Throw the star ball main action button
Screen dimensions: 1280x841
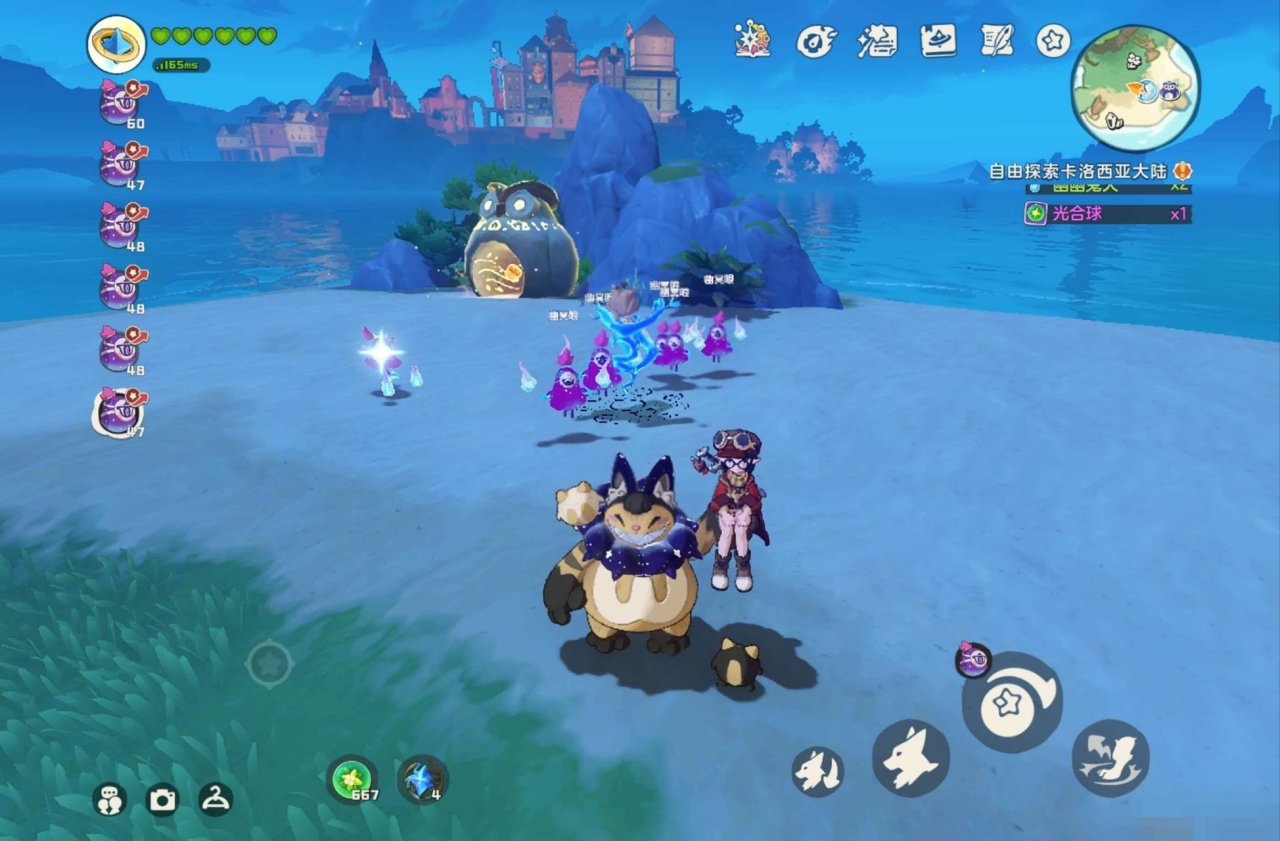coord(1011,703)
